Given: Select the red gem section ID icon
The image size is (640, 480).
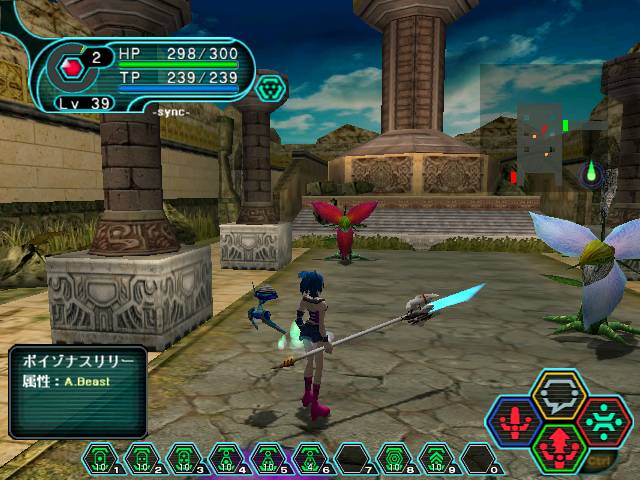Looking at the screenshot, I should click(72, 67).
